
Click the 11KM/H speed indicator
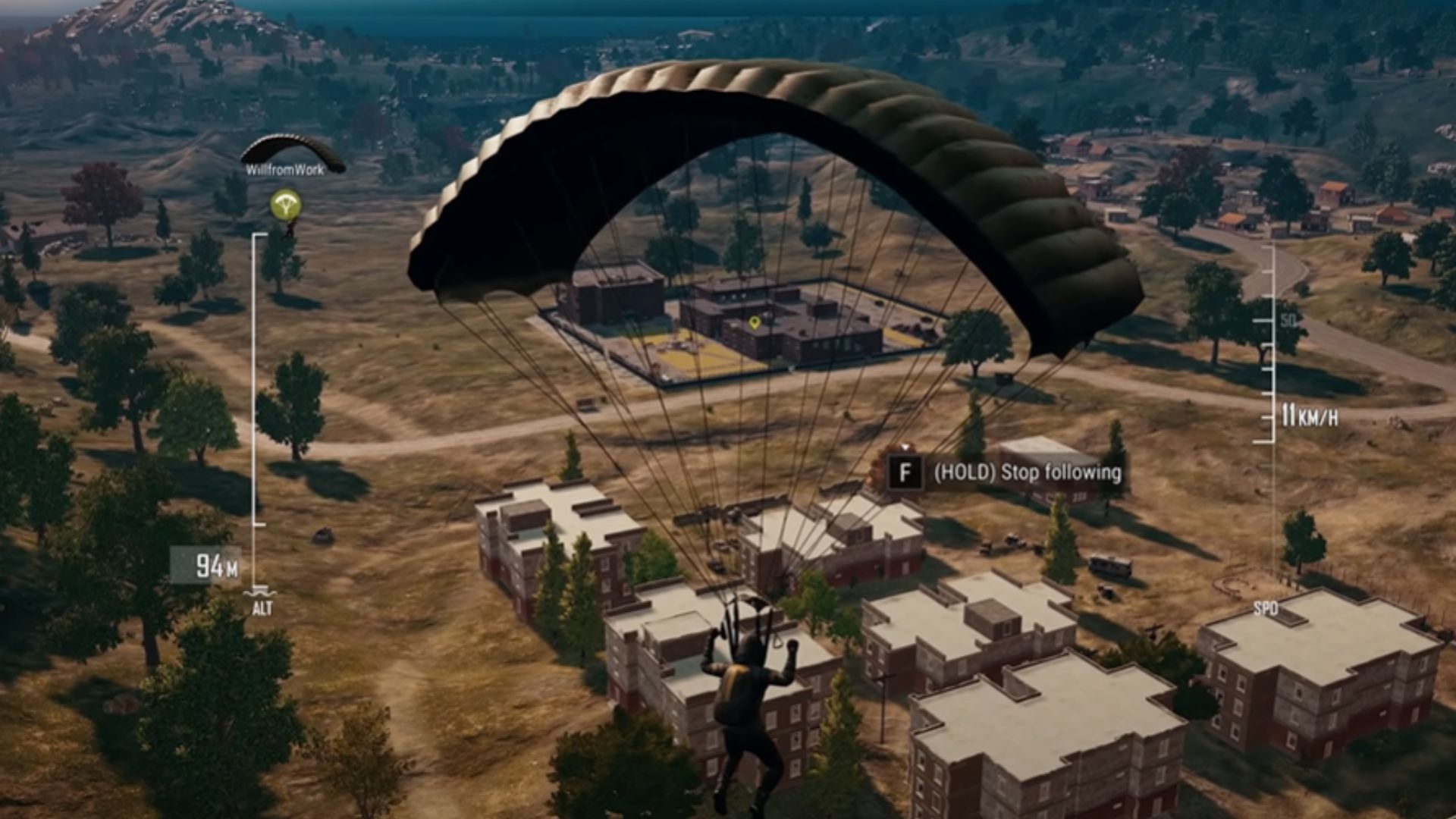(1309, 416)
